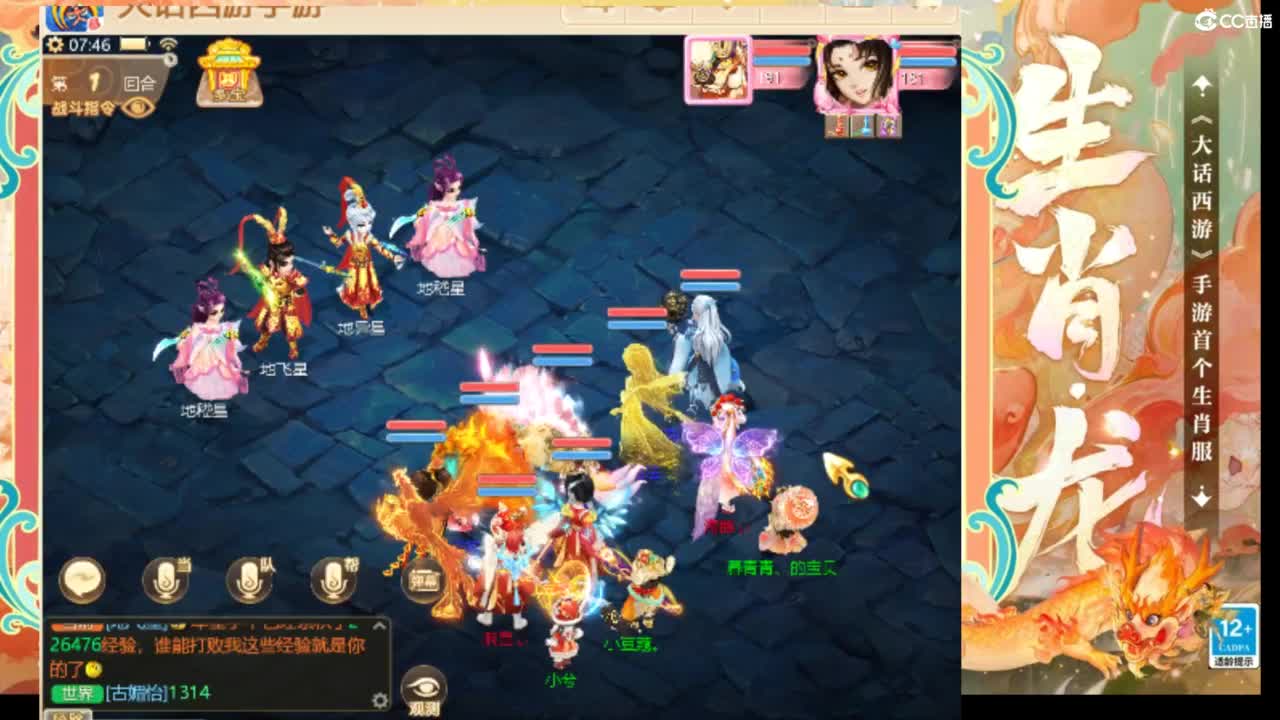Open the 世界 chat channel selector
This screenshot has width=1280, height=720.
(x=76, y=692)
